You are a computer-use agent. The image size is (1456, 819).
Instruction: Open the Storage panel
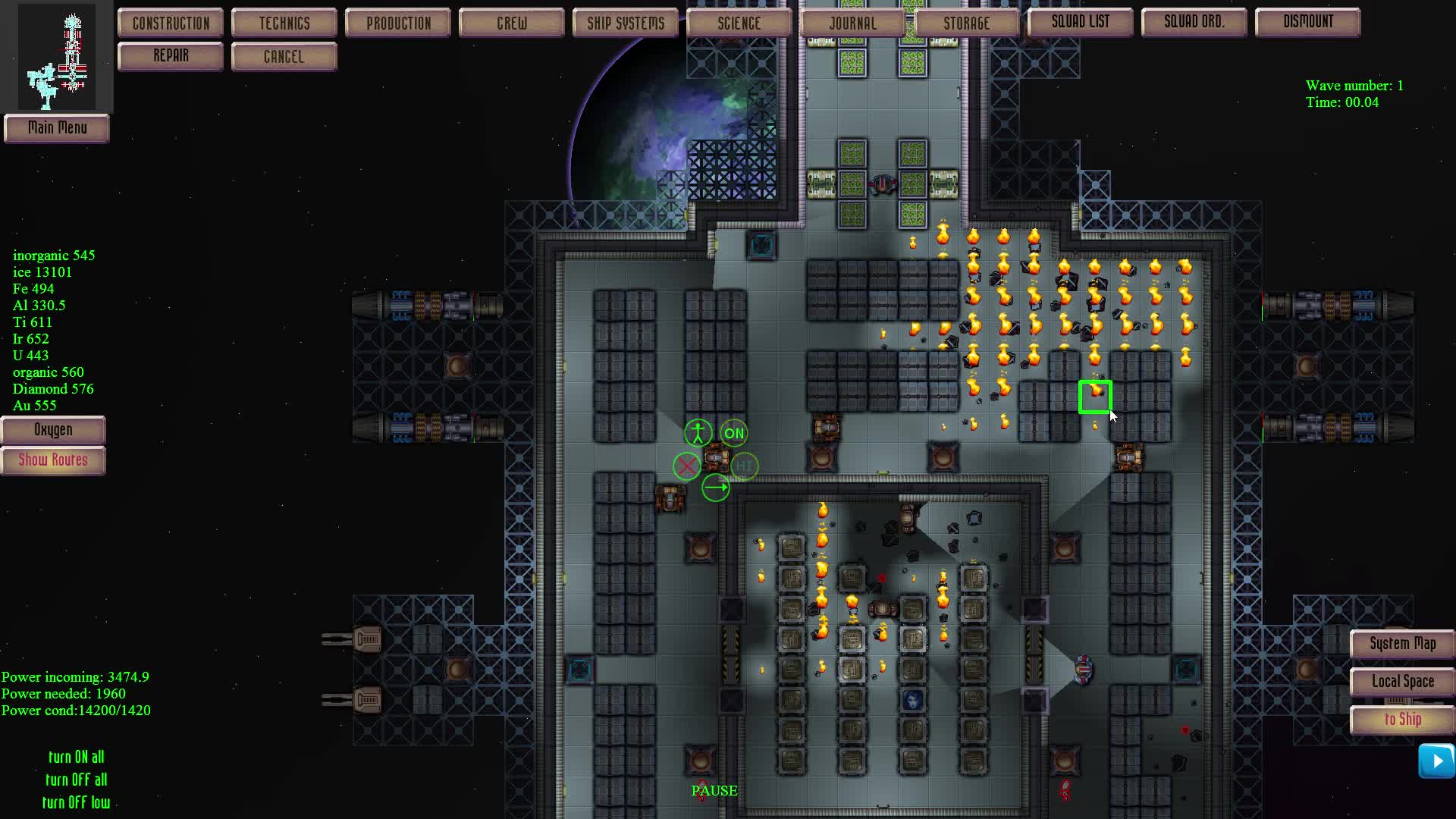pyautogui.click(x=967, y=23)
